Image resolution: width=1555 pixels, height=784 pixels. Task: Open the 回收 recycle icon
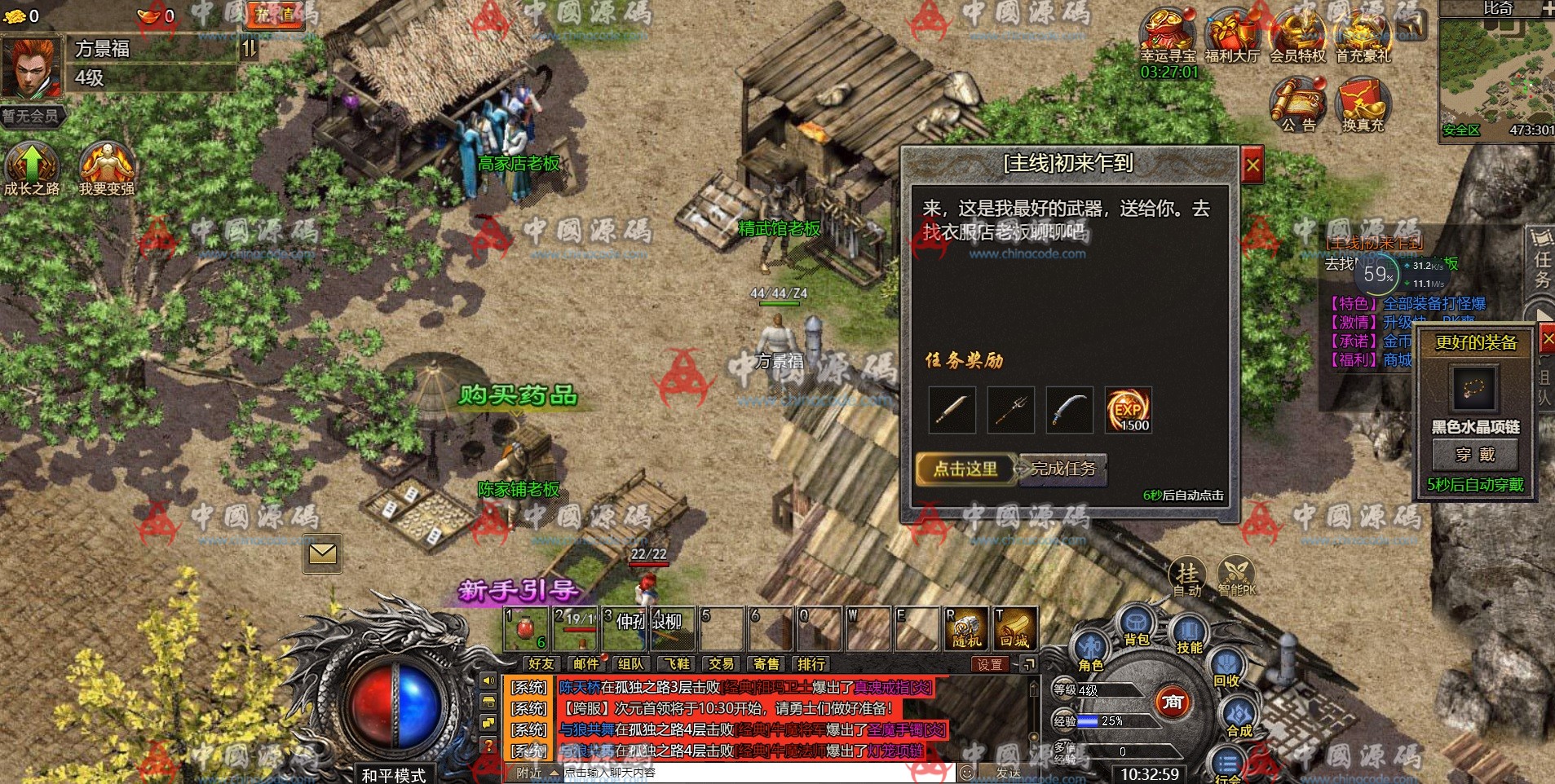tap(1226, 668)
